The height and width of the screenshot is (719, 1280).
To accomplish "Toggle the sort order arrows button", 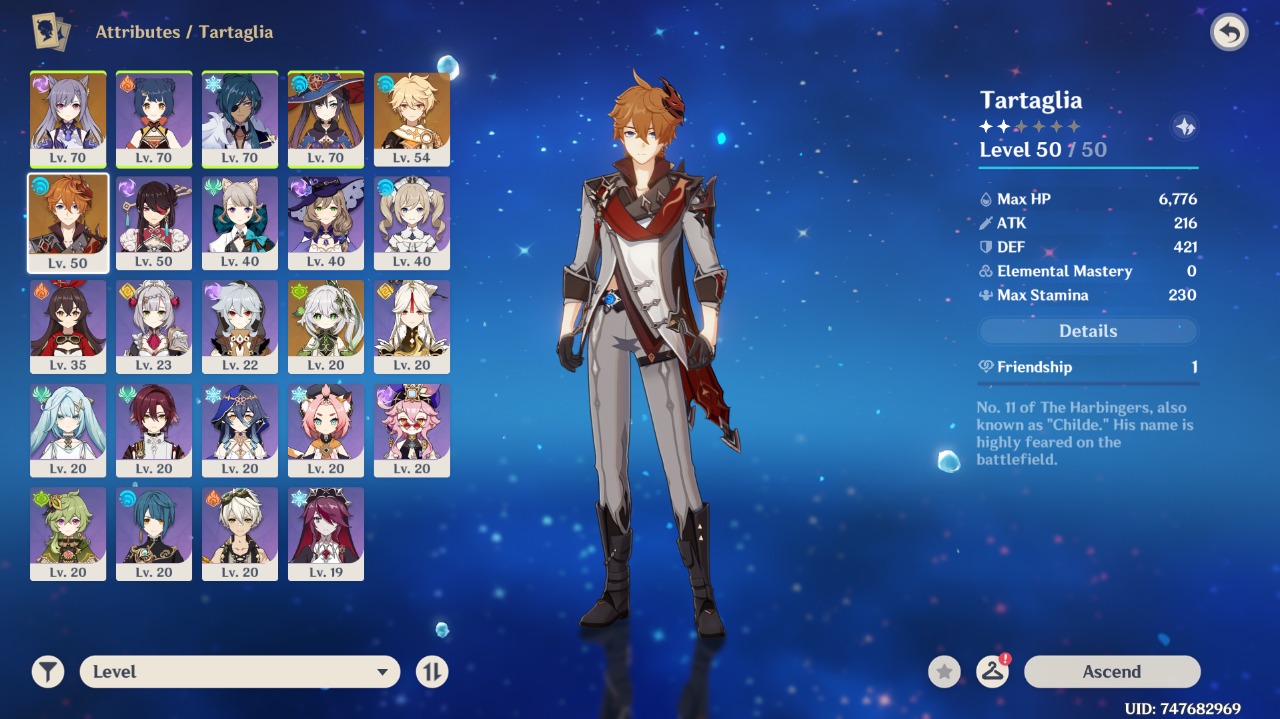I will 432,672.
